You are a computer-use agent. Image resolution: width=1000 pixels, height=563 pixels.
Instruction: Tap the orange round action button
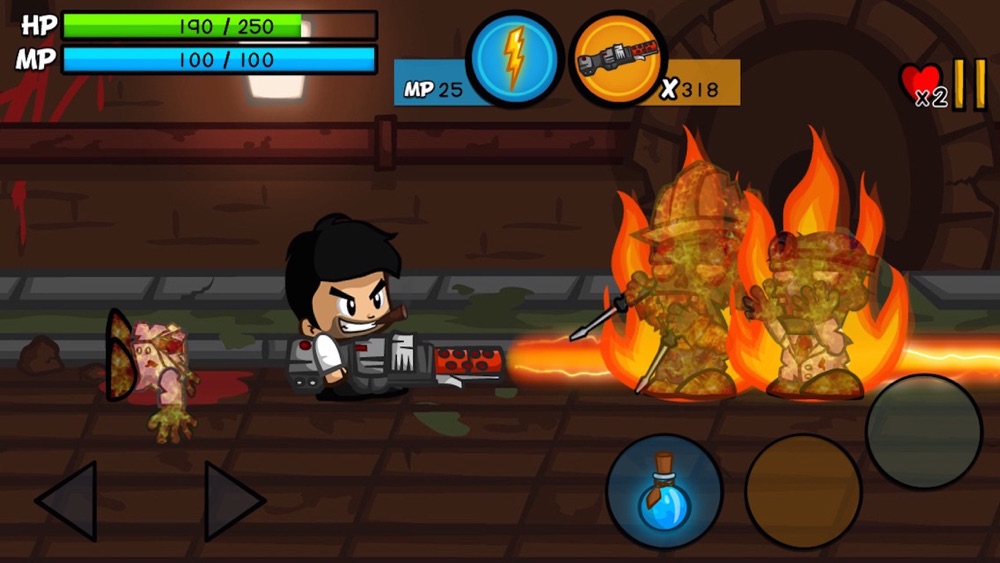click(803, 491)
